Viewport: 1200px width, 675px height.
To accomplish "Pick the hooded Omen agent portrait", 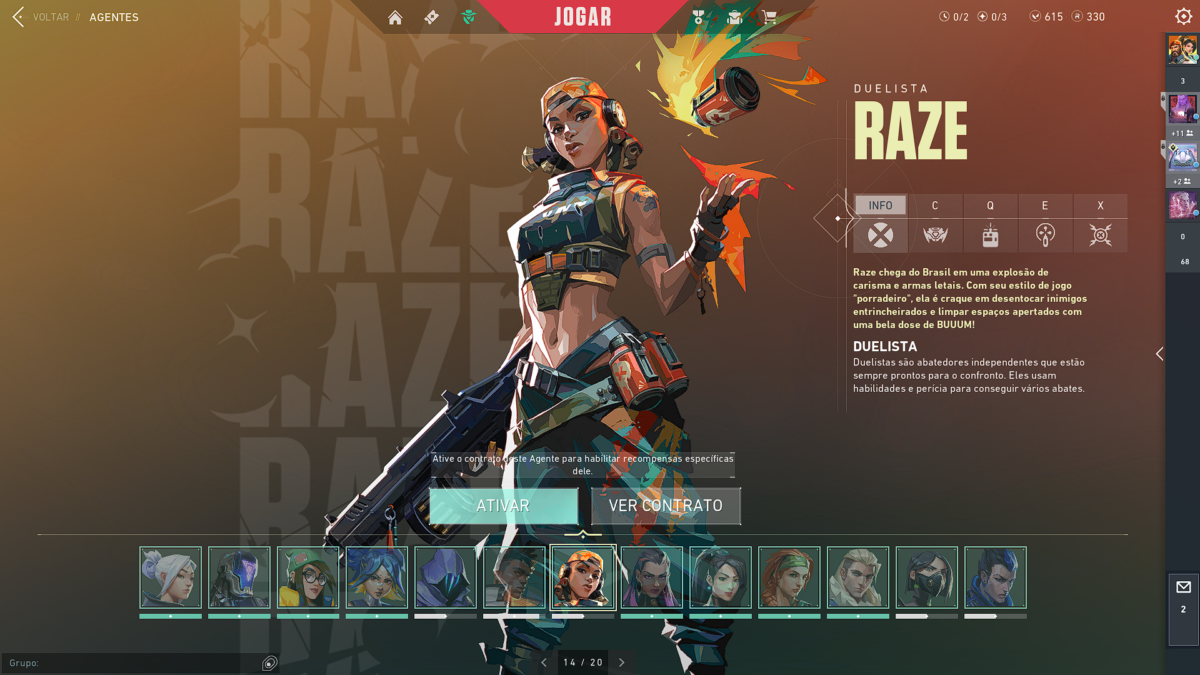I will coord(445,577).
